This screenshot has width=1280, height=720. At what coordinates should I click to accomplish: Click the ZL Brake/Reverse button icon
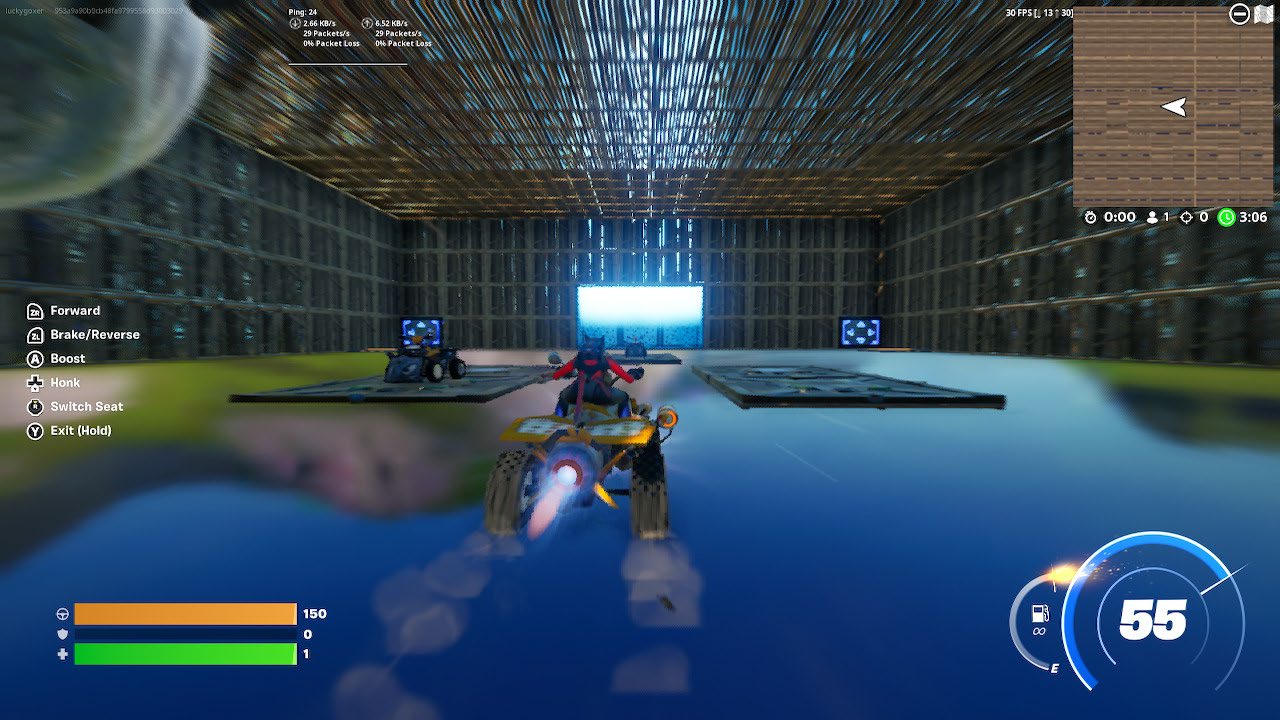click(34, 335)
